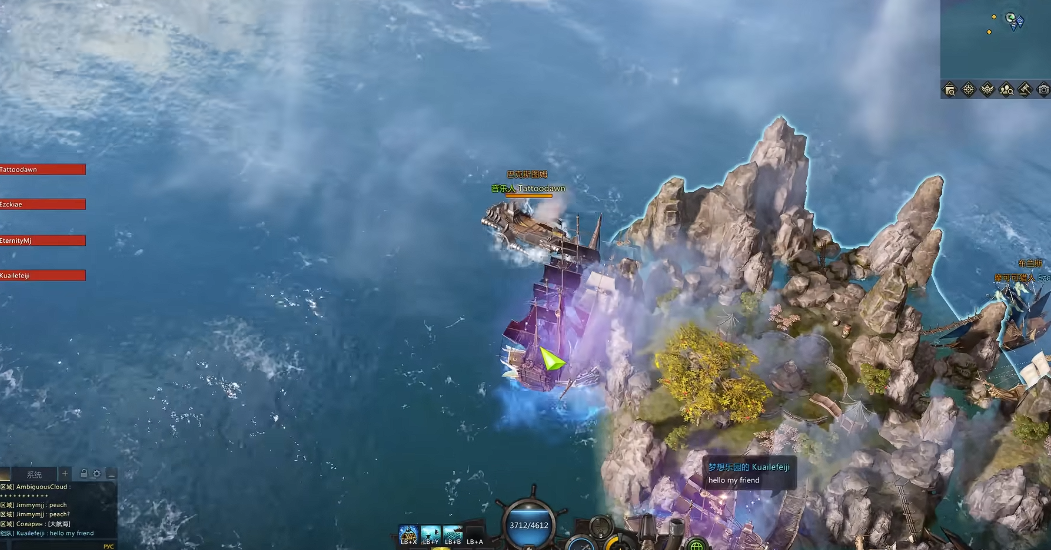Select party member Ezckae's frame
Viewport: 1051px width, 550px height.
pyautogui.click(x=42, y=204)
